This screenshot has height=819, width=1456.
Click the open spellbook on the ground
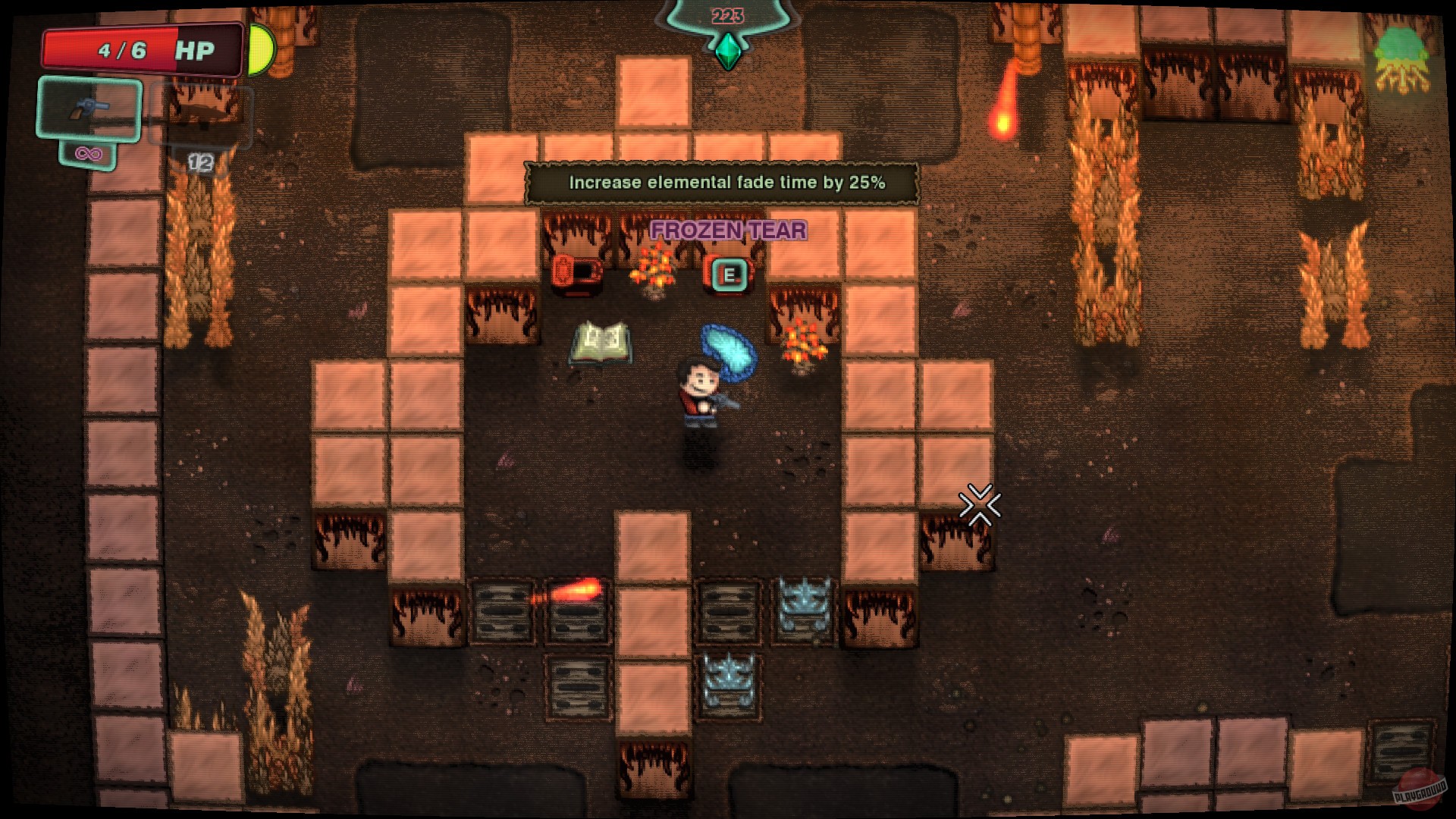(601, 342)
